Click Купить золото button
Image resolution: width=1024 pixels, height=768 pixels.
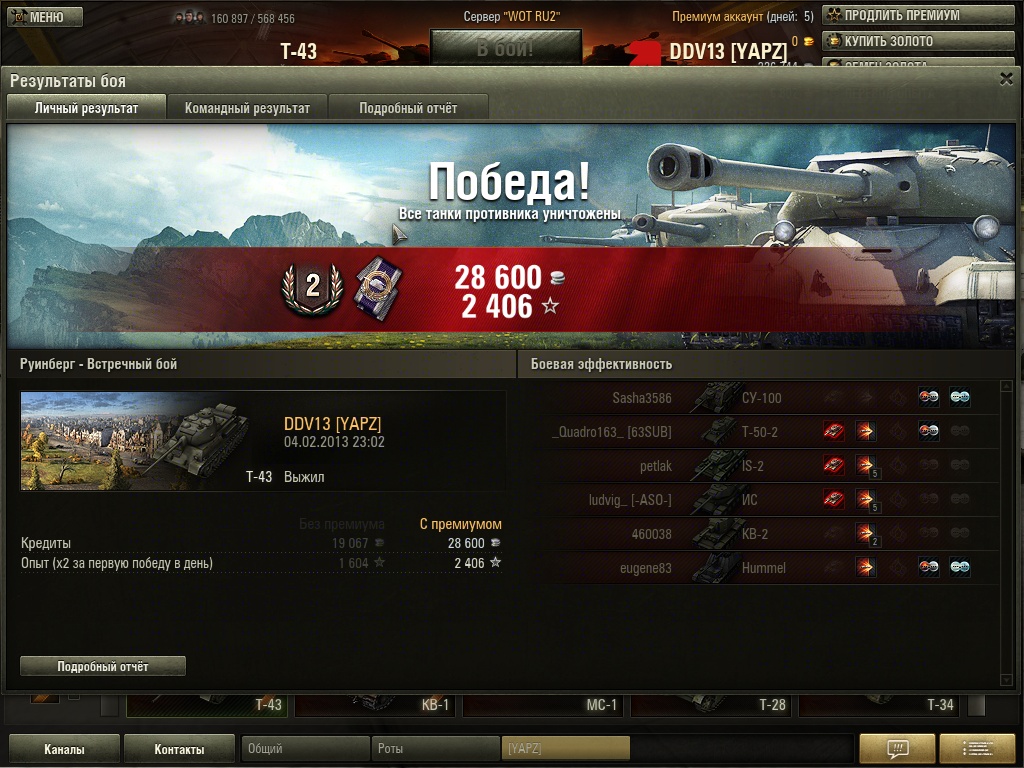pyautogui.click(x=893, y=41)
